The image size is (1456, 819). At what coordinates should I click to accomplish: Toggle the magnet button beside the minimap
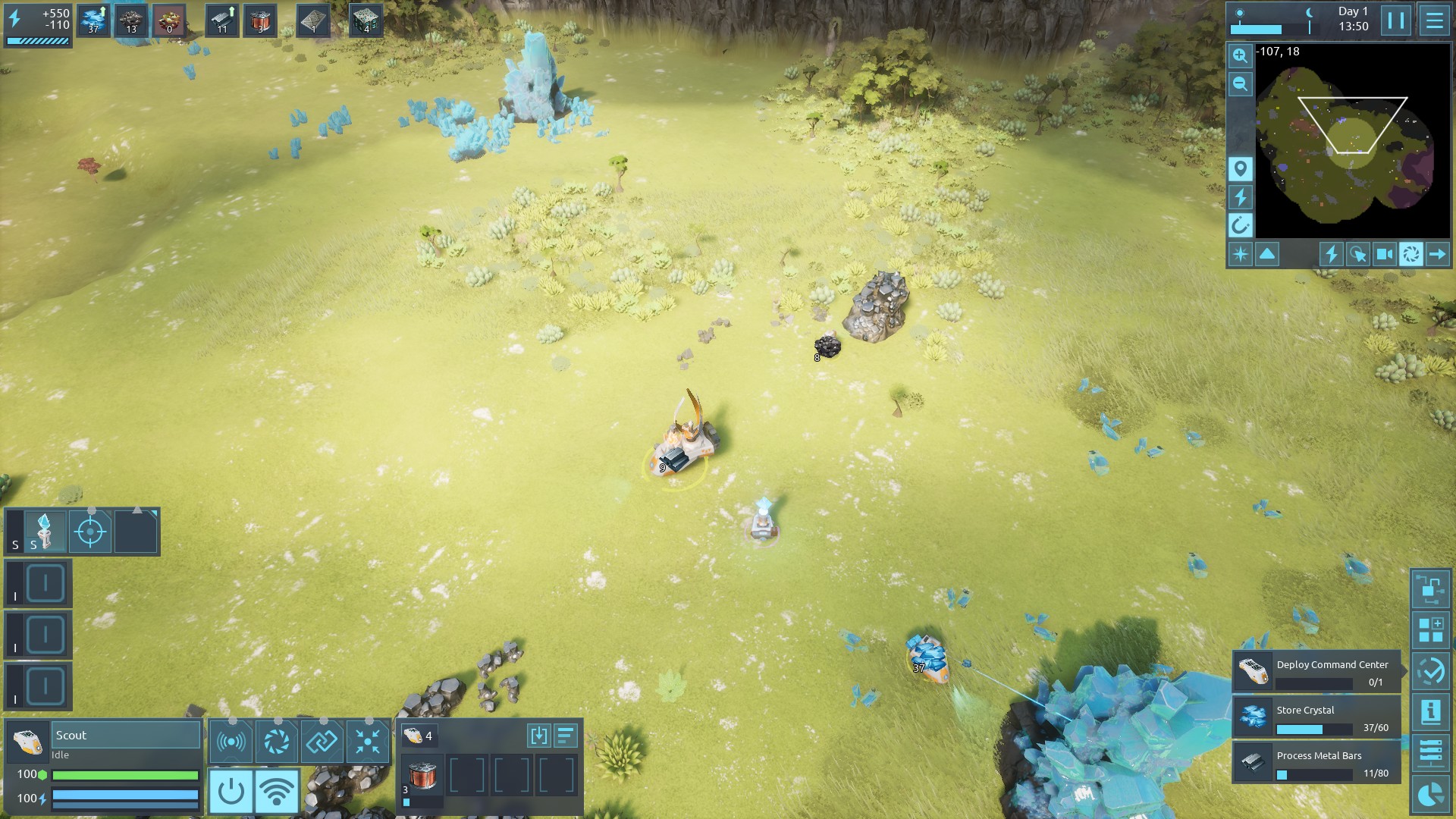[1240, 225]
